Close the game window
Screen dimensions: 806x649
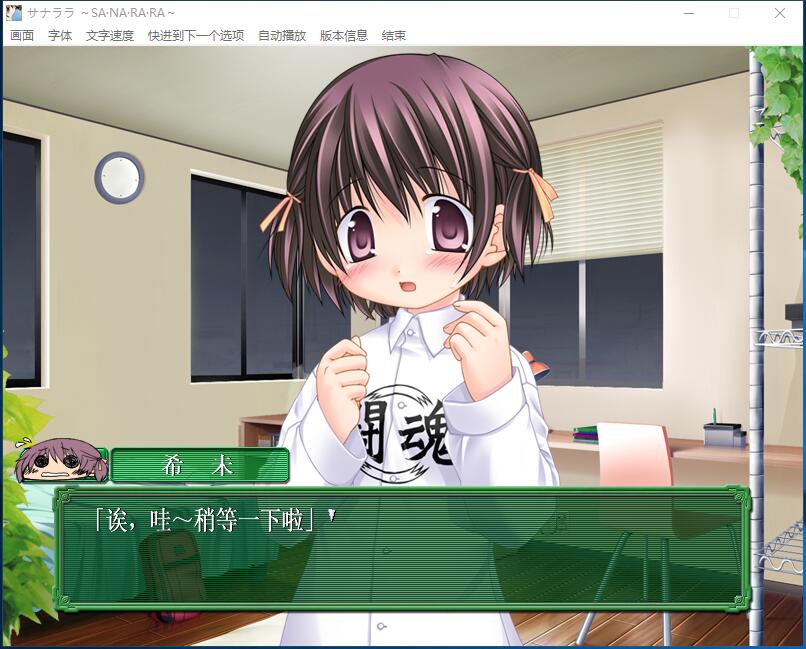click(780, 13)
